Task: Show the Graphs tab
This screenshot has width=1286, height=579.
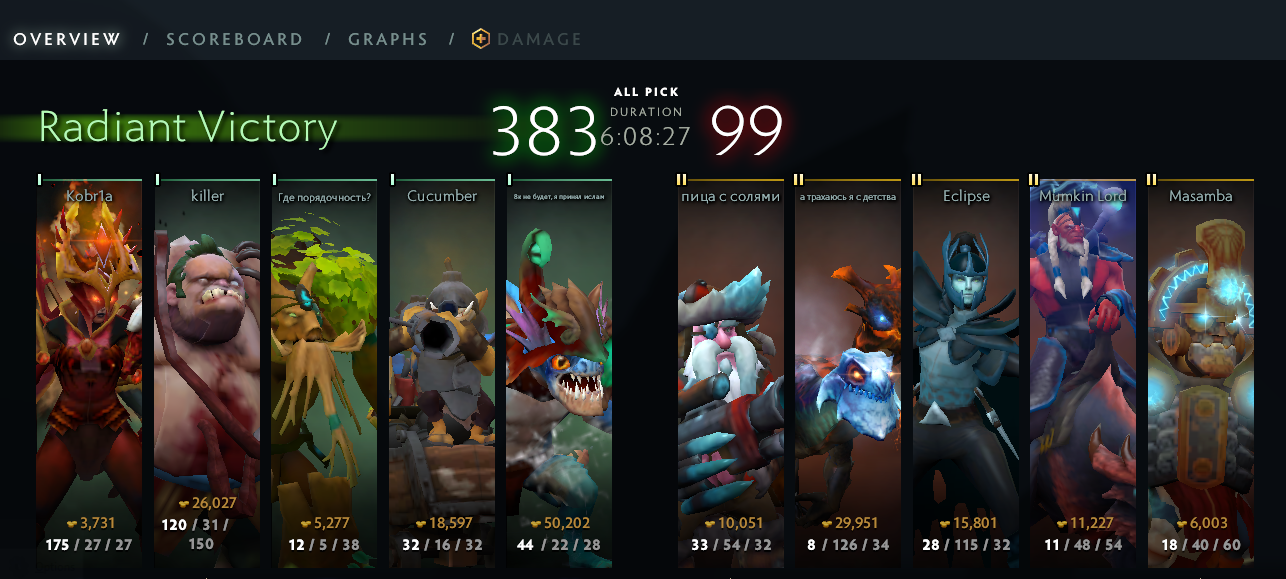Action: (388, 40)
